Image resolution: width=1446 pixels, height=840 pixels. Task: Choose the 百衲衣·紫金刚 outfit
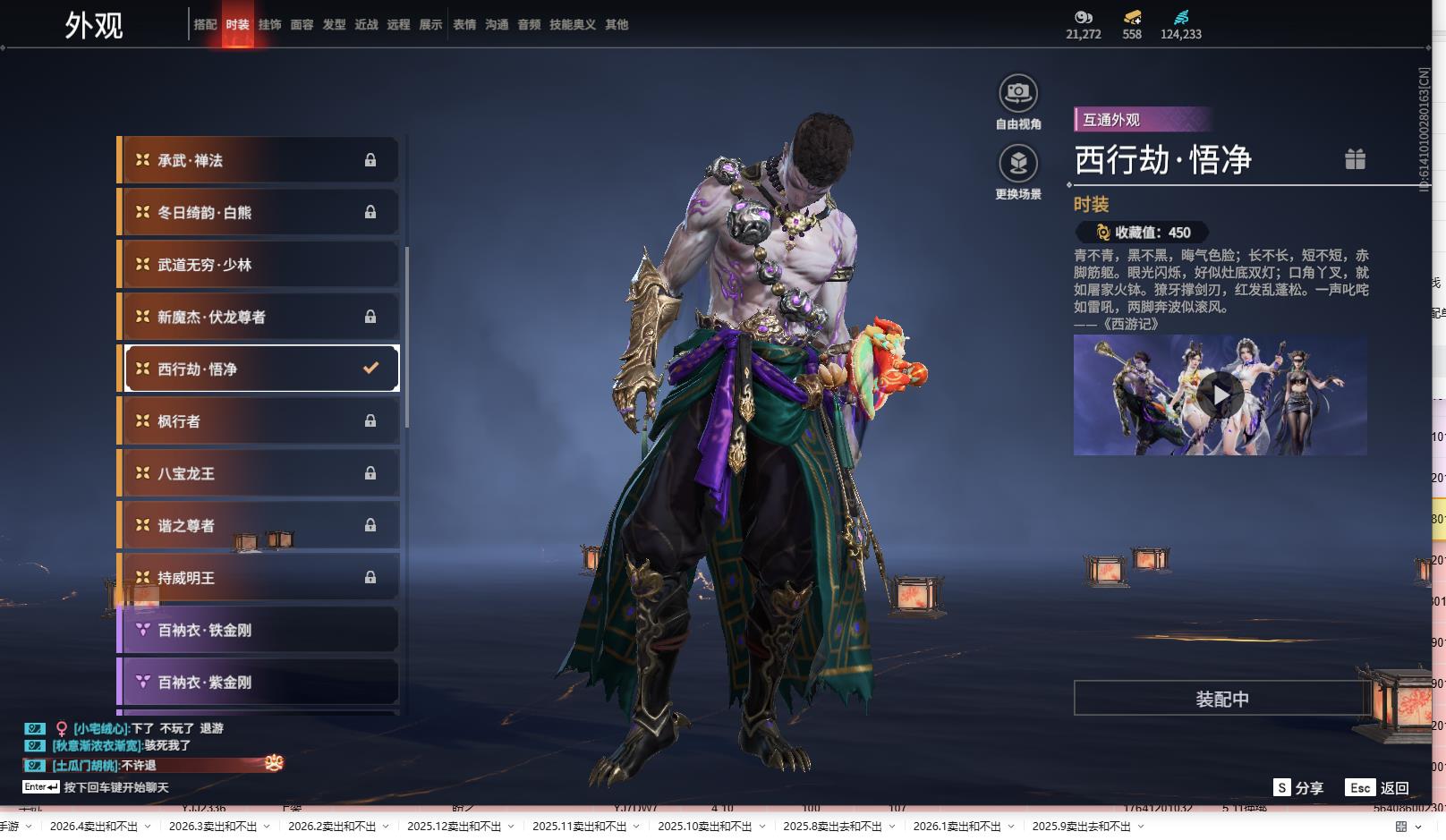[x=259, y=682]
